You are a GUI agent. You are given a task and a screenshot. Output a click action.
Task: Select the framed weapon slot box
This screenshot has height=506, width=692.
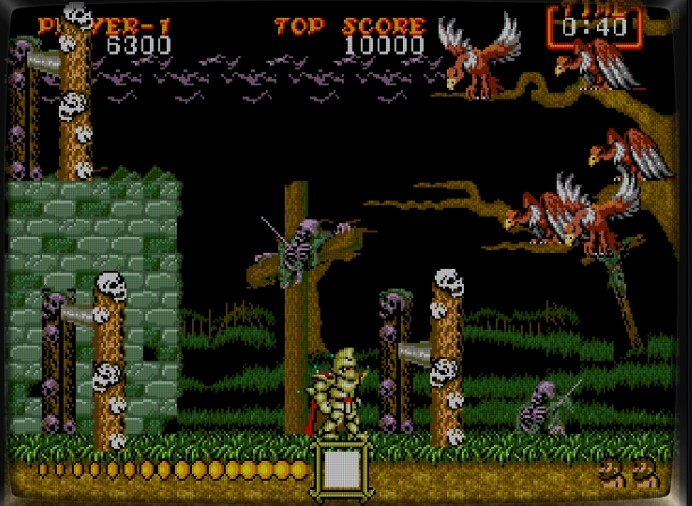(344, 468)
